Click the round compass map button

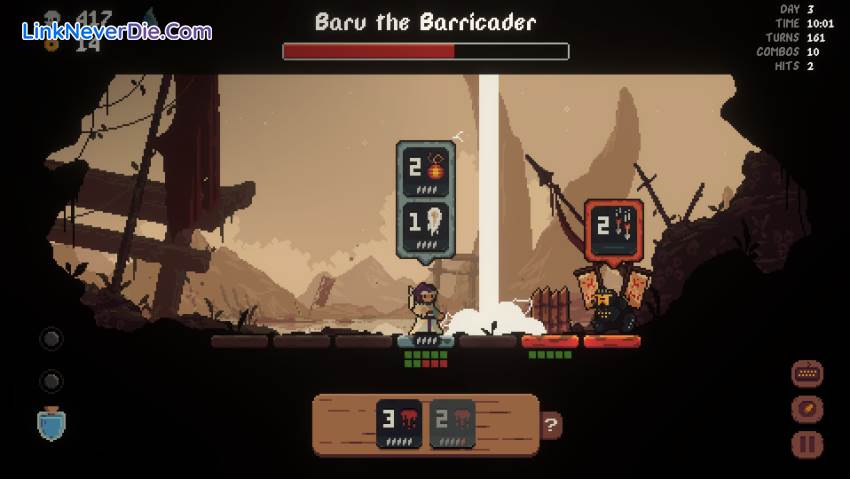[807, 409]
